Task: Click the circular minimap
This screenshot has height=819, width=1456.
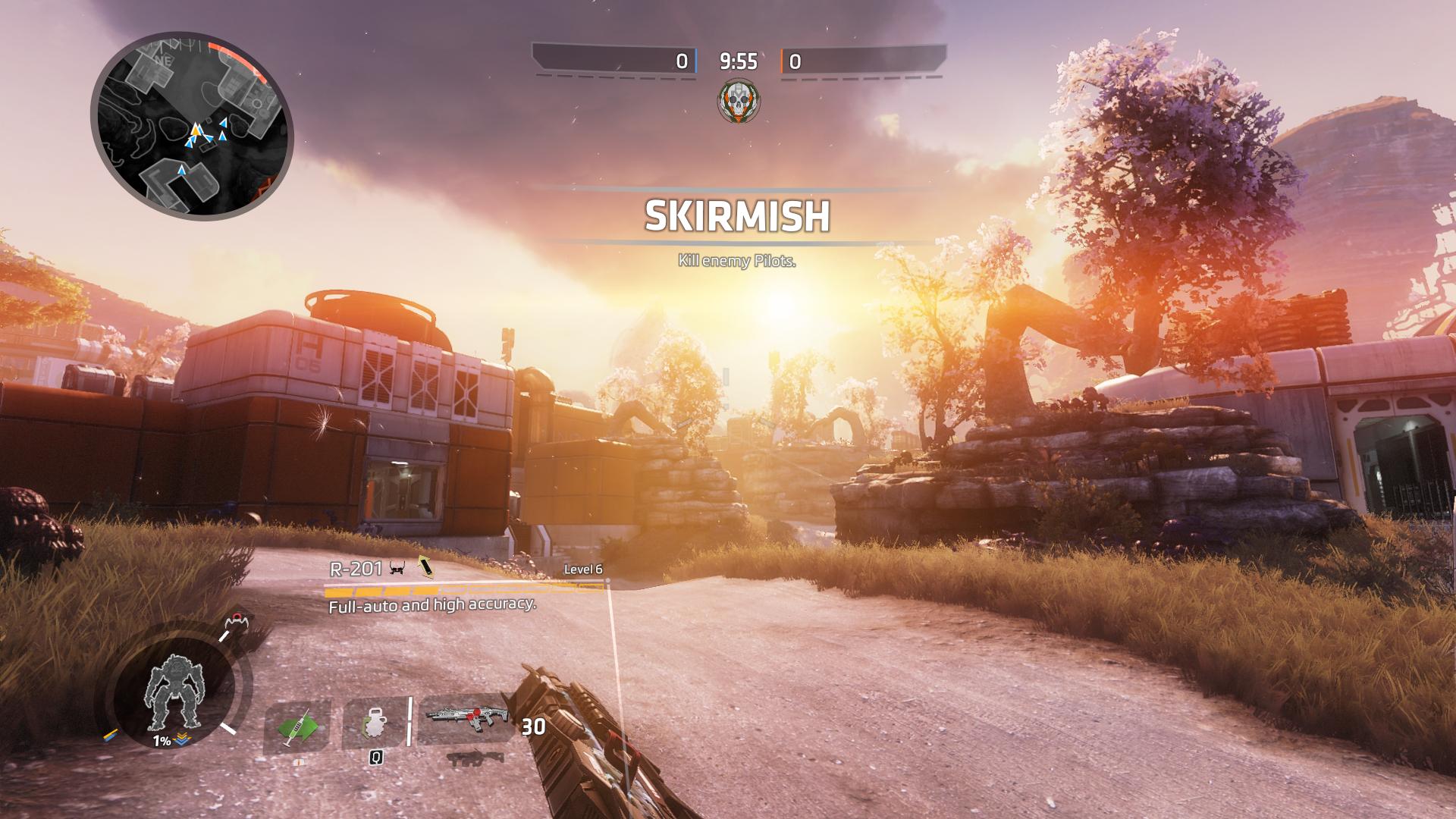Action: coord(191,126)
